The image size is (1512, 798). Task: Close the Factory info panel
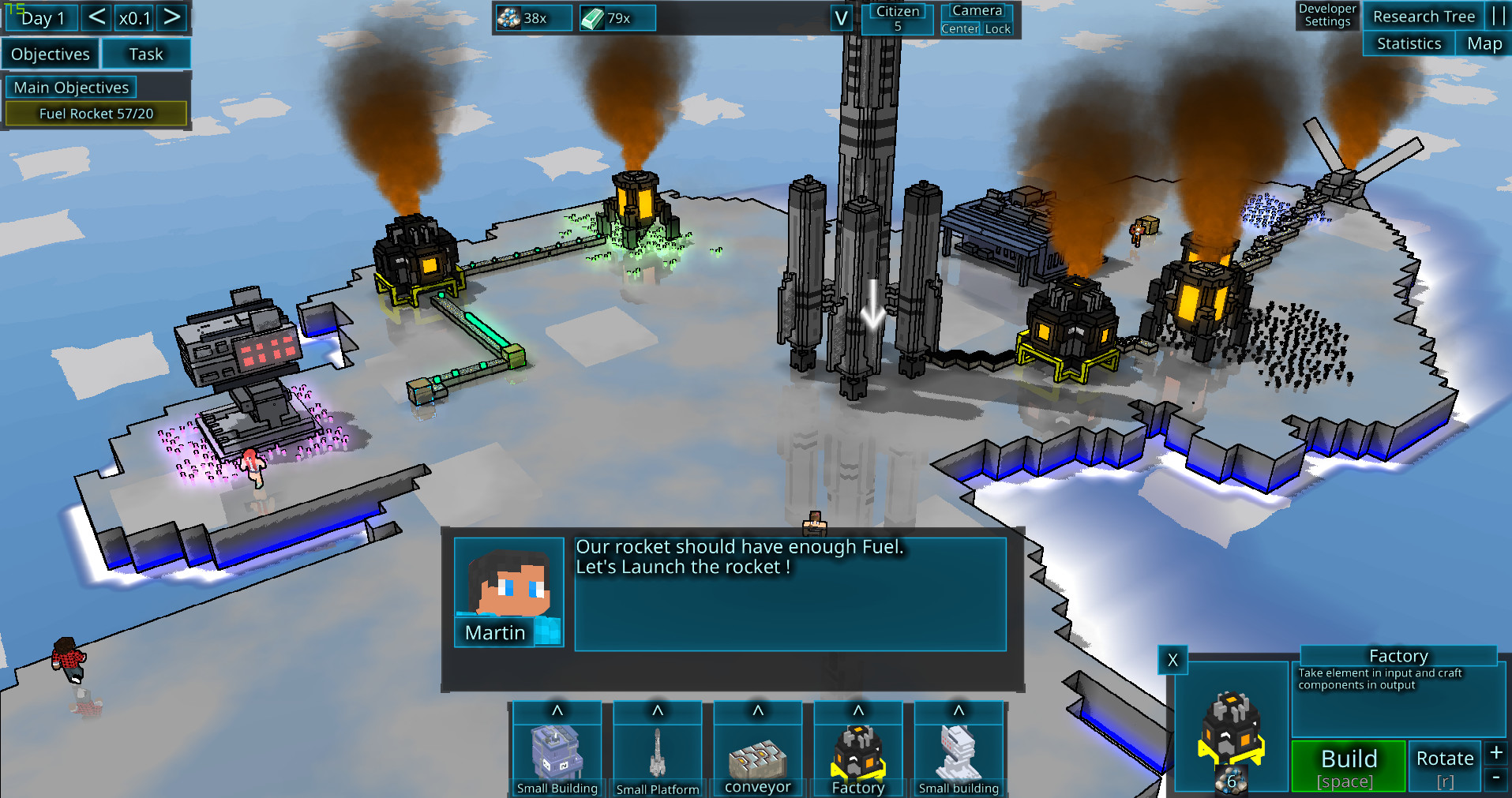click(1172, 660)
